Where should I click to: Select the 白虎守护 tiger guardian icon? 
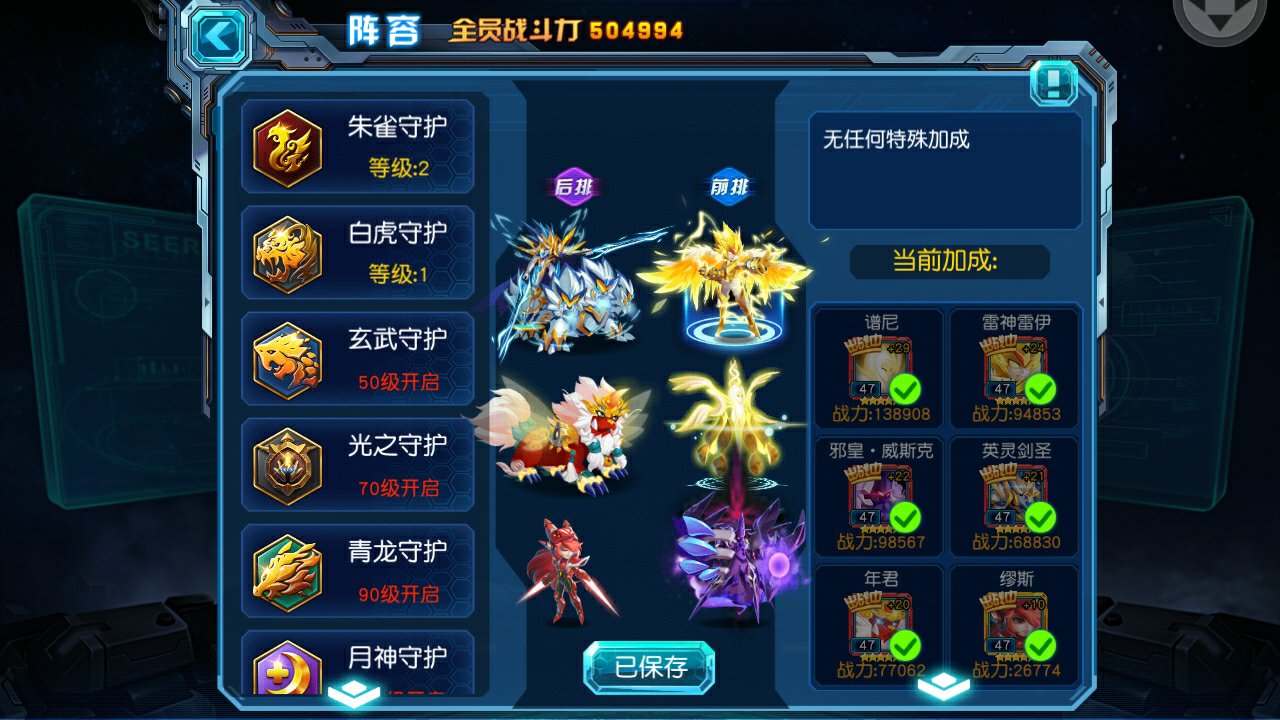pos(288,252)
